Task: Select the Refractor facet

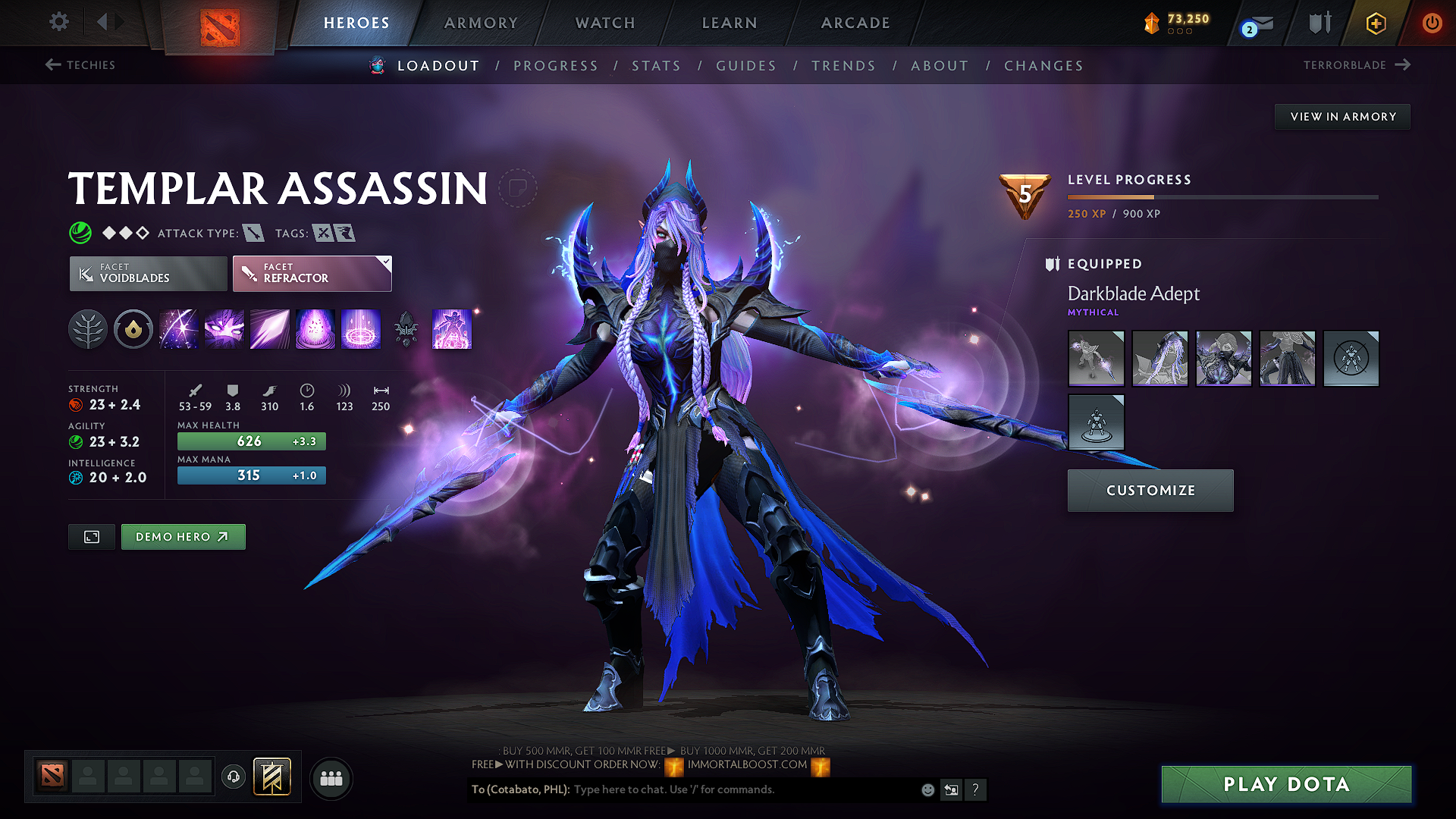Action: point(312,273)
